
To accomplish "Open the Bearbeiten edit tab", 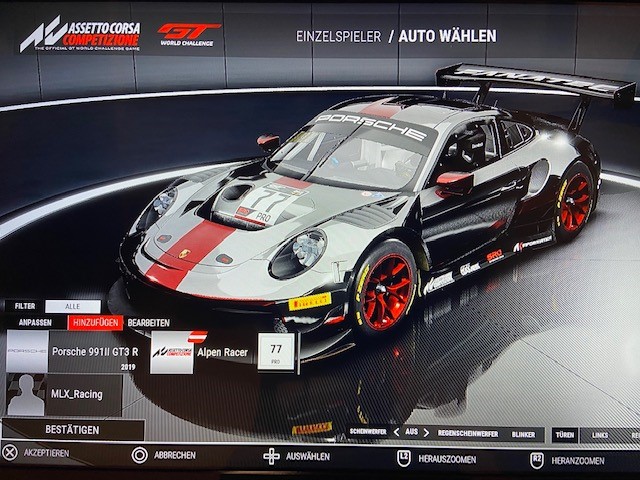I will [x=148, y=323].
